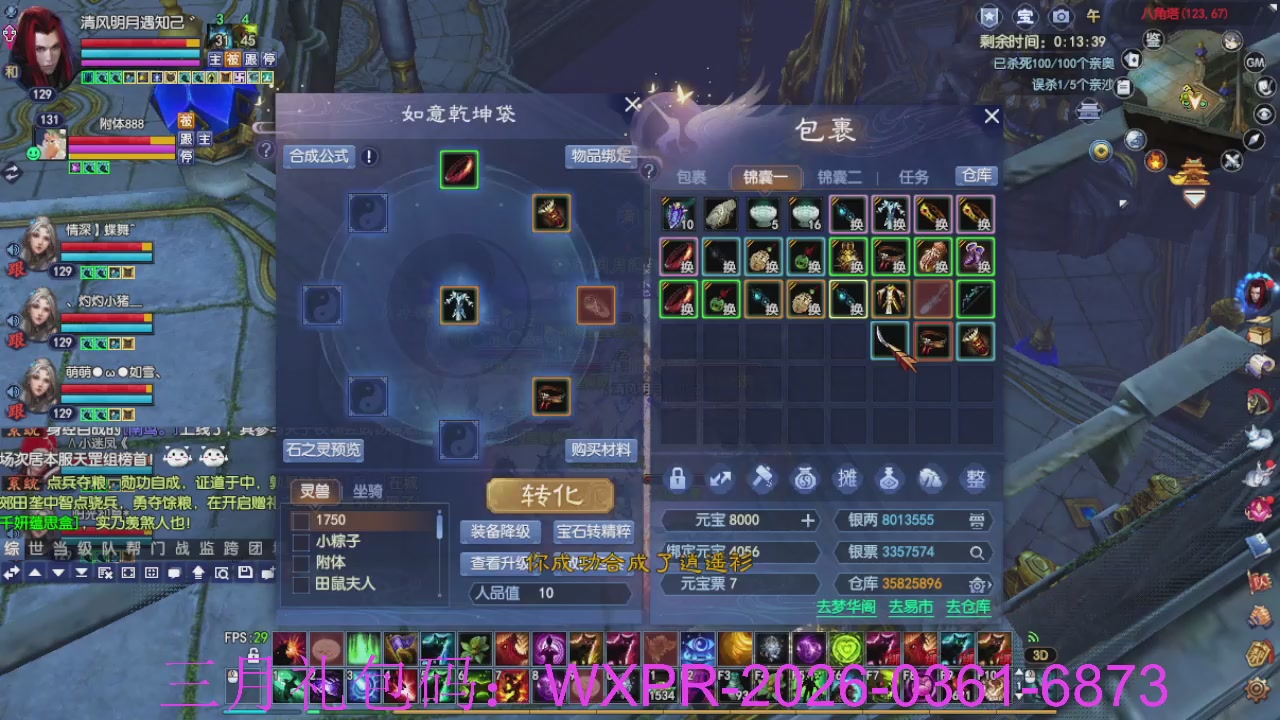Open the screenshot camera icon near the minimap

pyautogui.click(x=1060, y=17)
